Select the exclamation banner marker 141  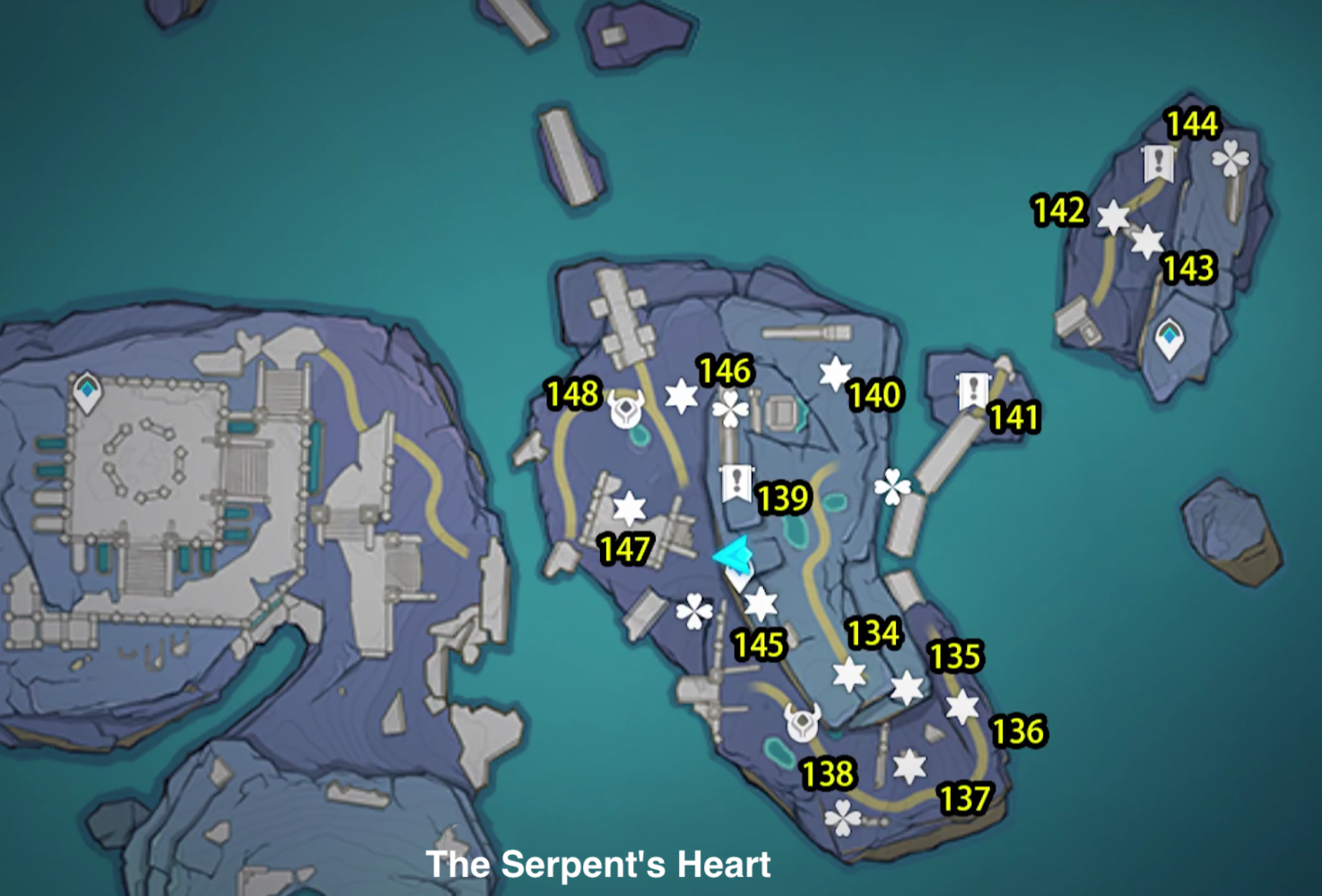pyautogui.click(x=972, y=391)
